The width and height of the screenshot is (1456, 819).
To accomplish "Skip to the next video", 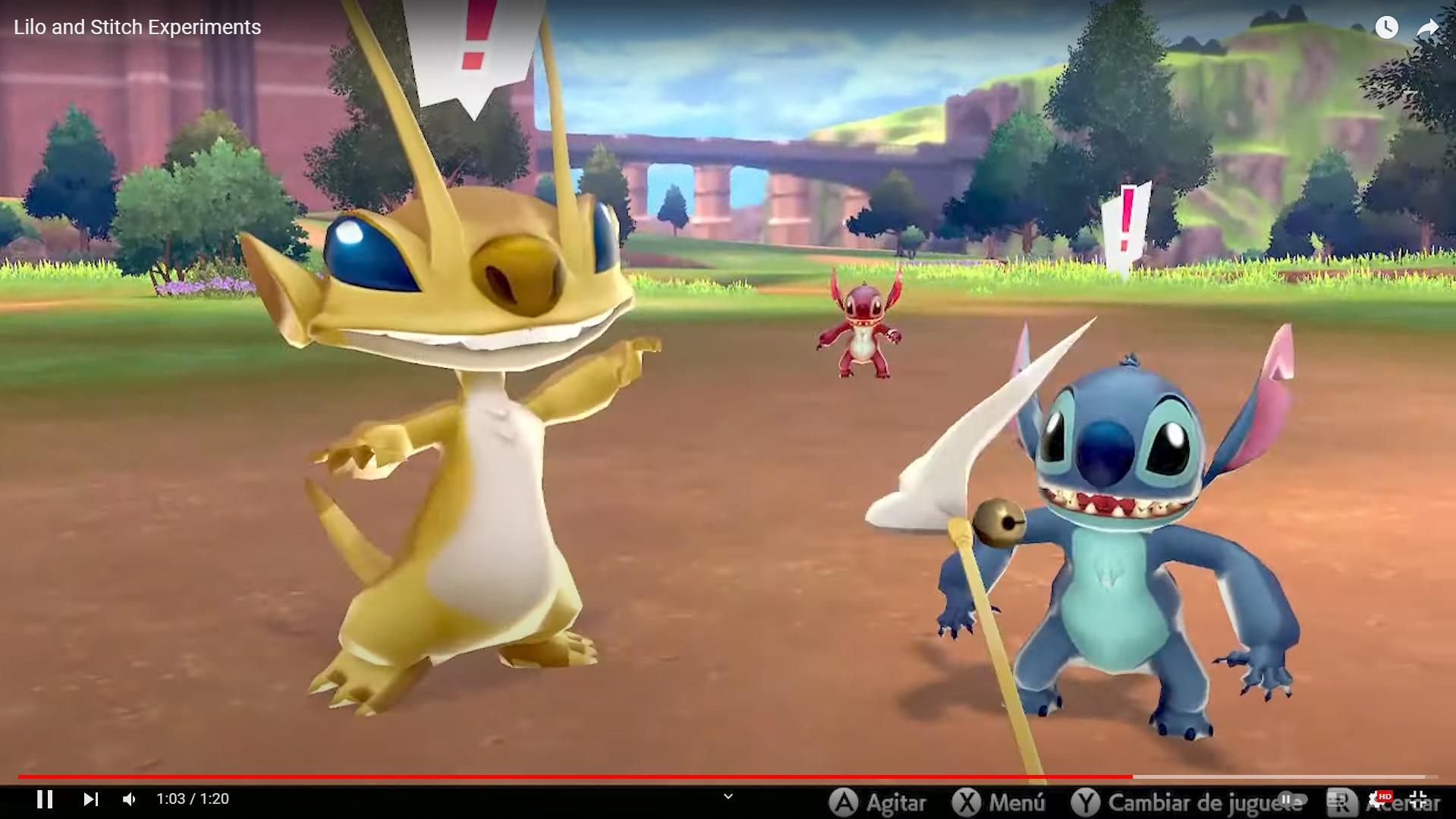I will point(91,799).
